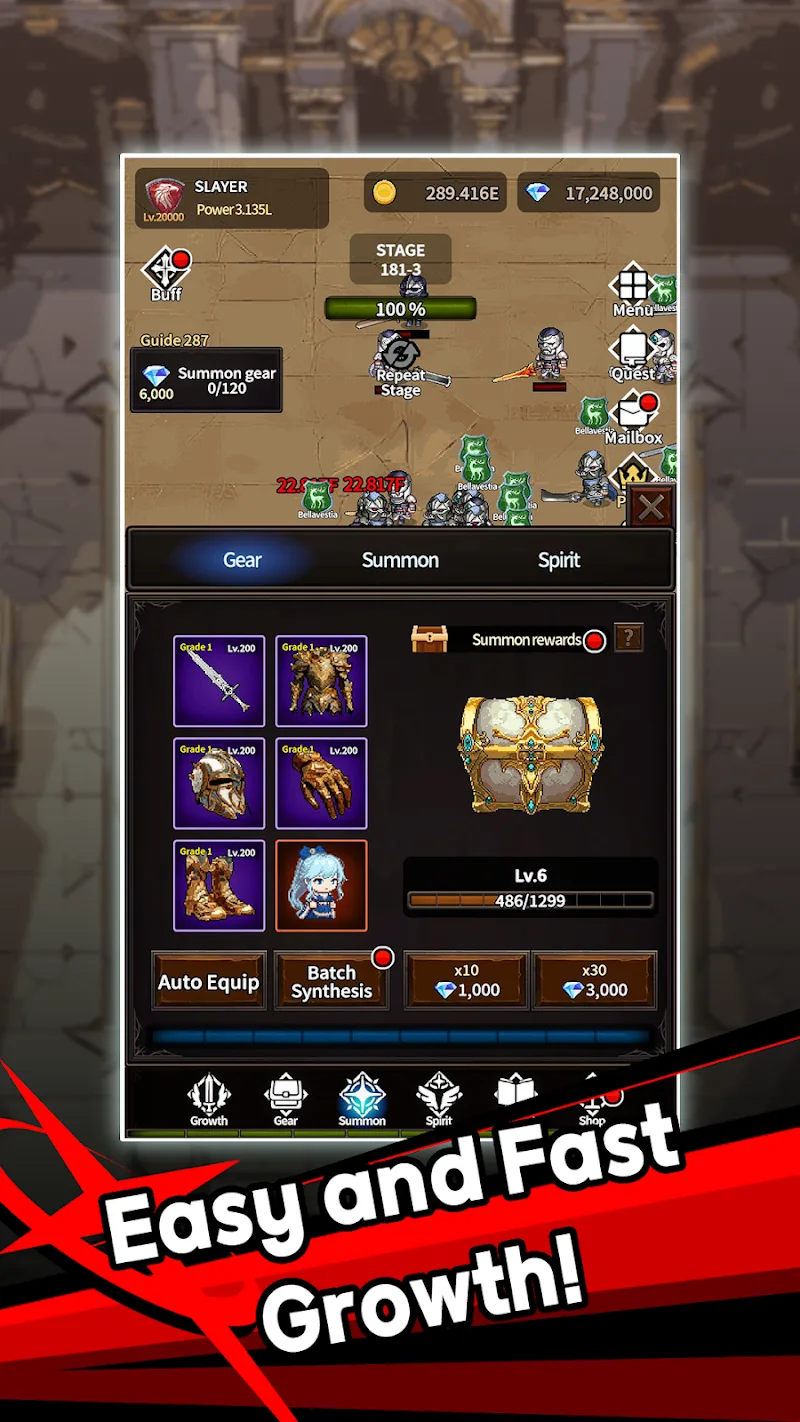Choose the golden helmet slot
The width and height of the screenshot is (800, 1422).
pos(219,784)
